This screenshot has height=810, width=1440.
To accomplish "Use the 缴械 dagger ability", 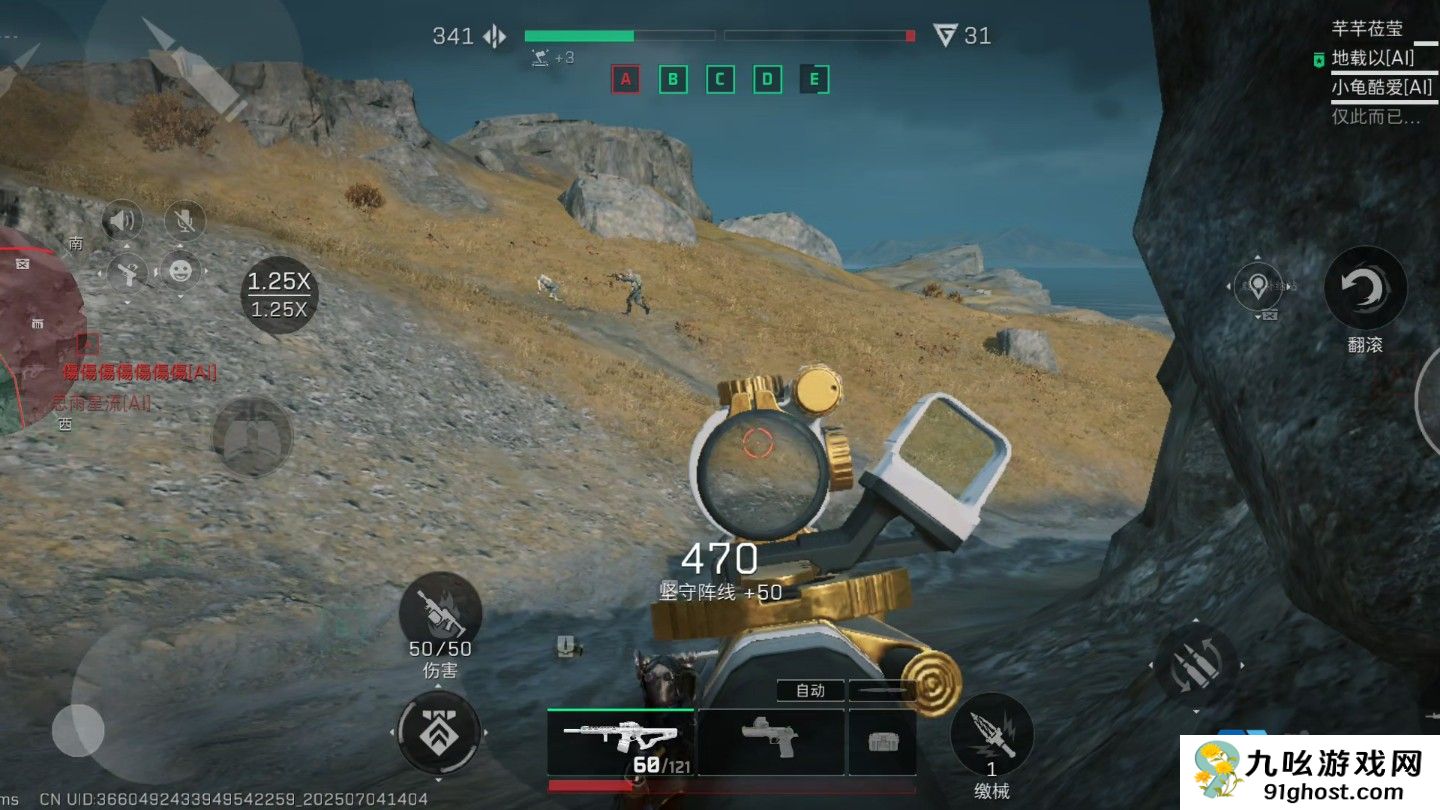I will coord(991,734).
